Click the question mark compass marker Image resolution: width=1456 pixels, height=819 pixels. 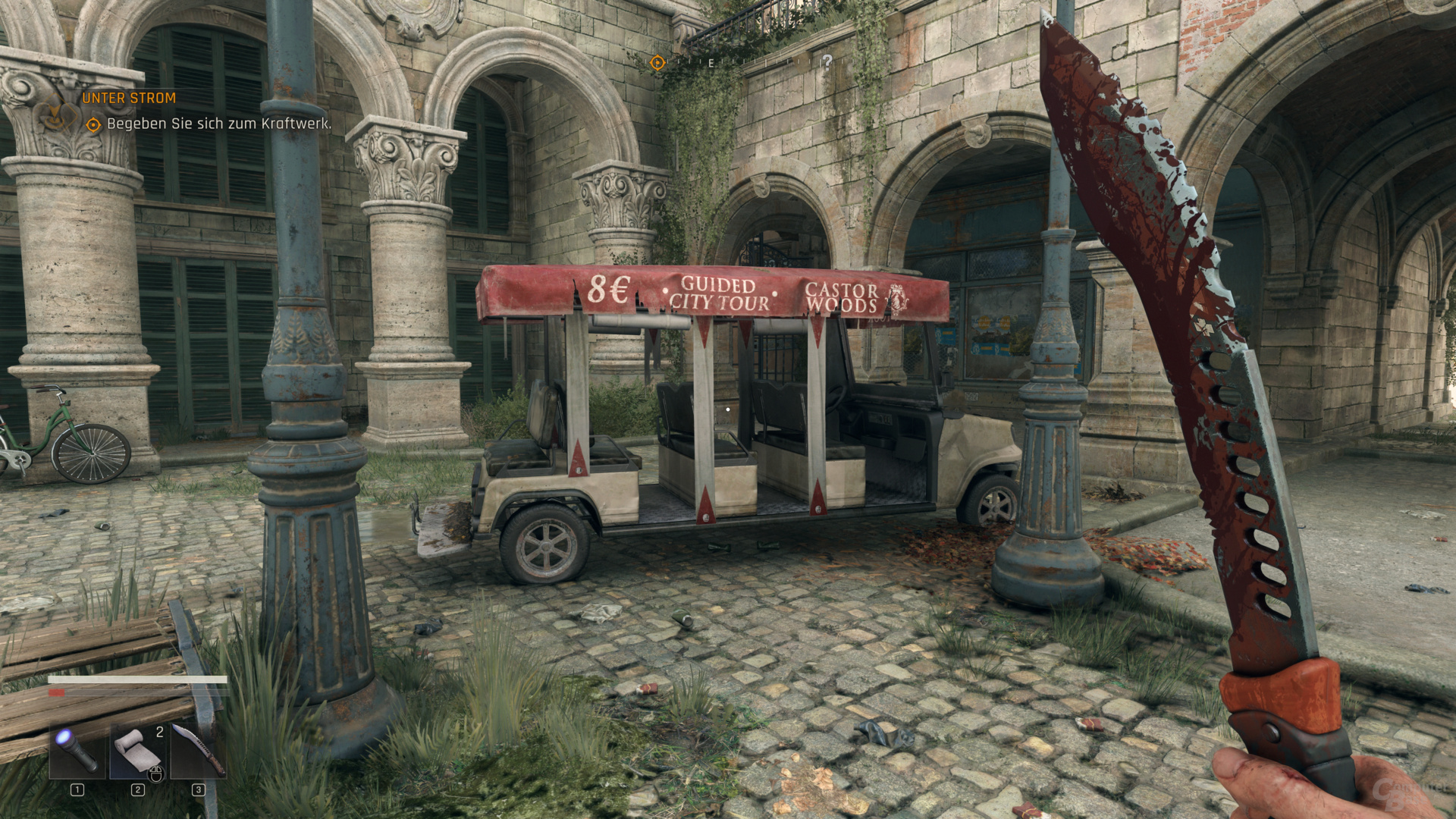pos(827,61)
